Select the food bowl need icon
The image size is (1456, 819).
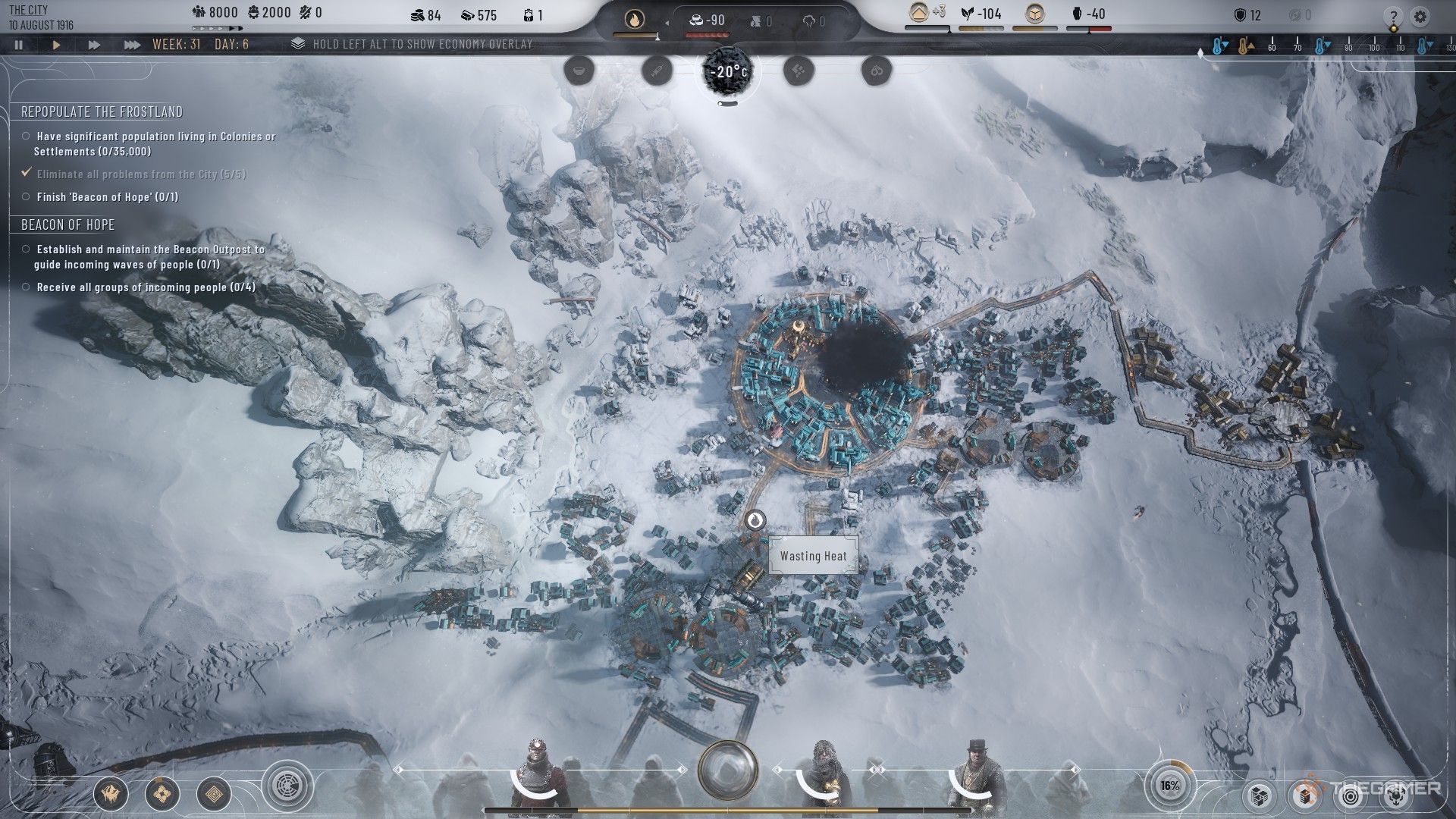[579, 71]
